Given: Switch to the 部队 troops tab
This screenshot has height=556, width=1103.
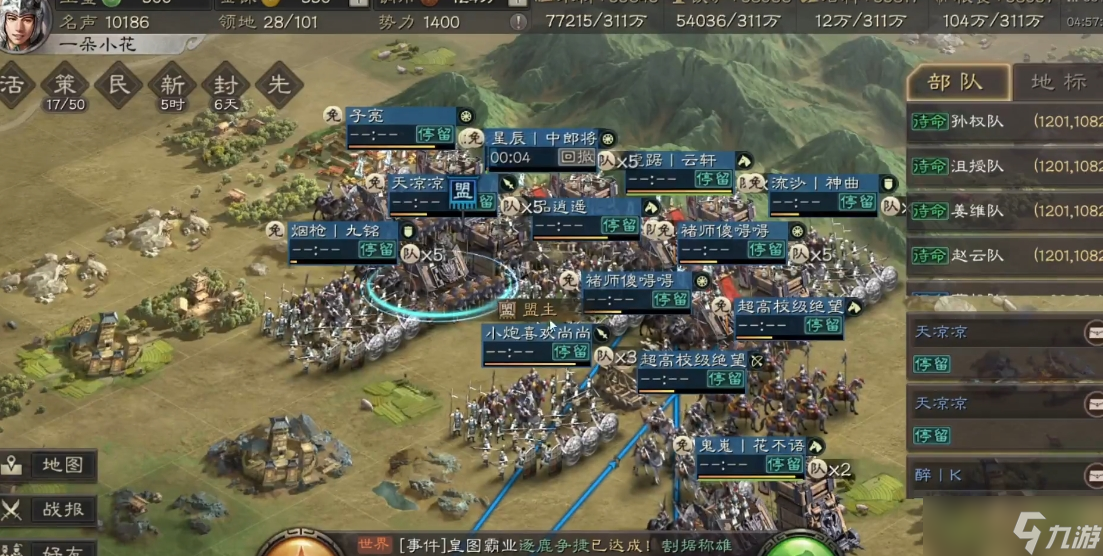Looking at the screenshot, I should click(x=956, y=82).
